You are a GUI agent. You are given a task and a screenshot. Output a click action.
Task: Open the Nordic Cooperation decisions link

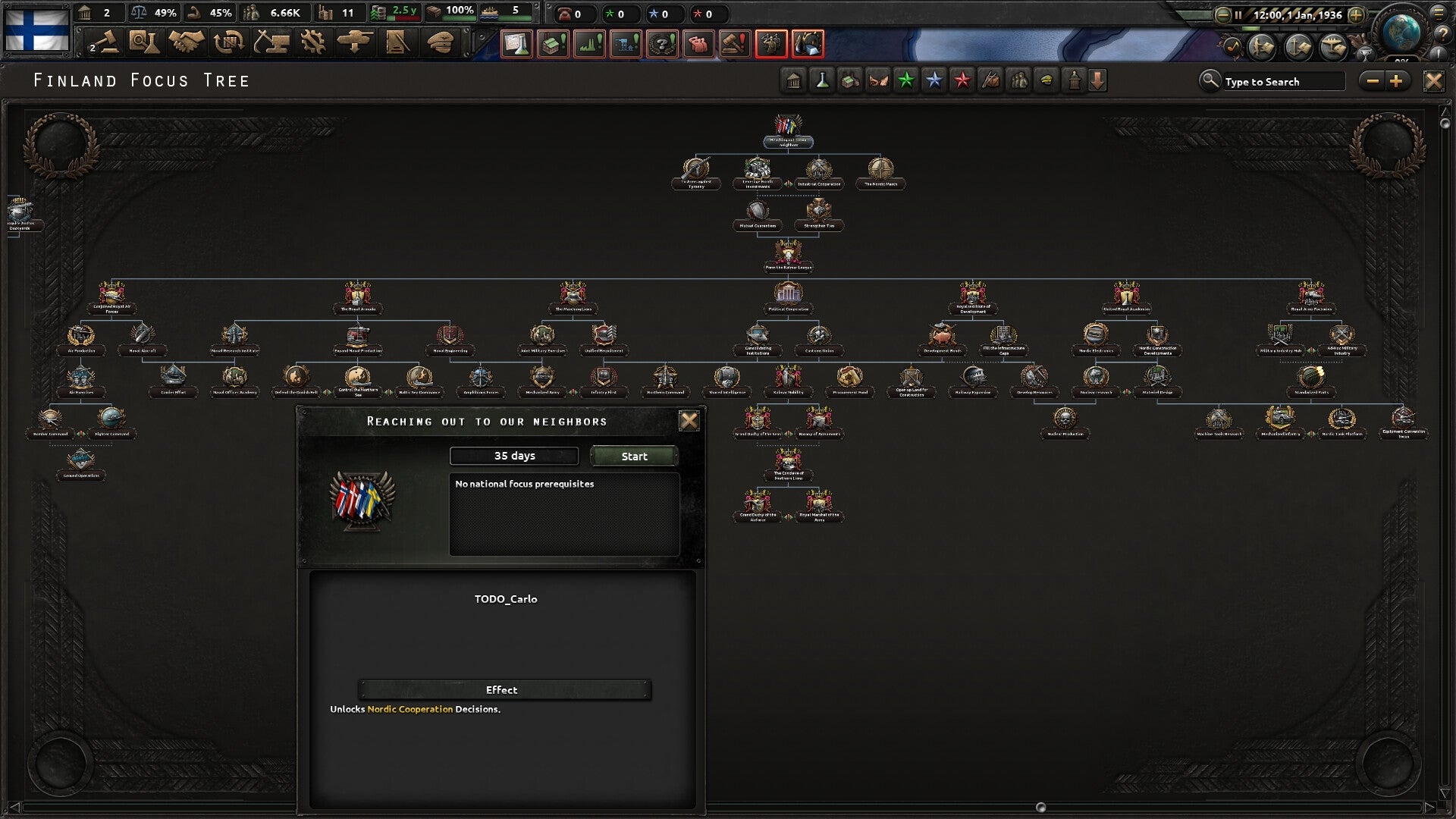pos(409,709)
